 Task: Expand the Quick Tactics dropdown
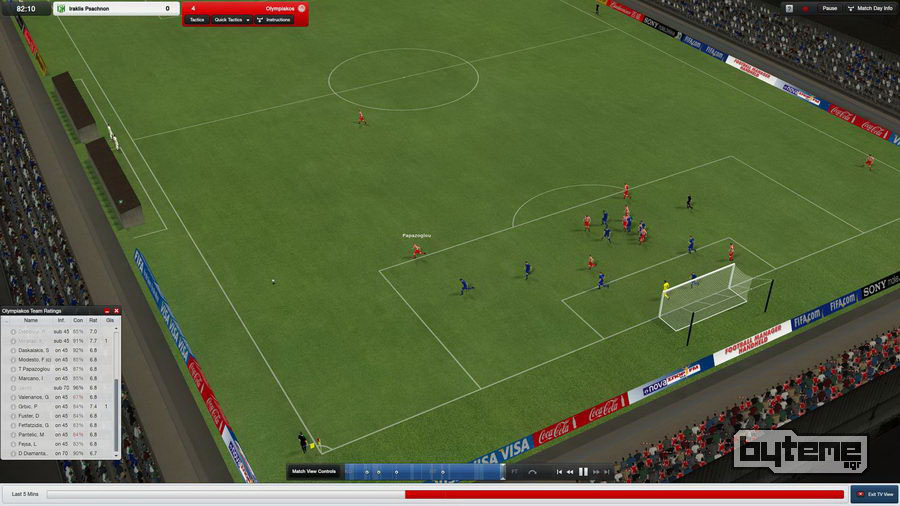click(230, 19)
